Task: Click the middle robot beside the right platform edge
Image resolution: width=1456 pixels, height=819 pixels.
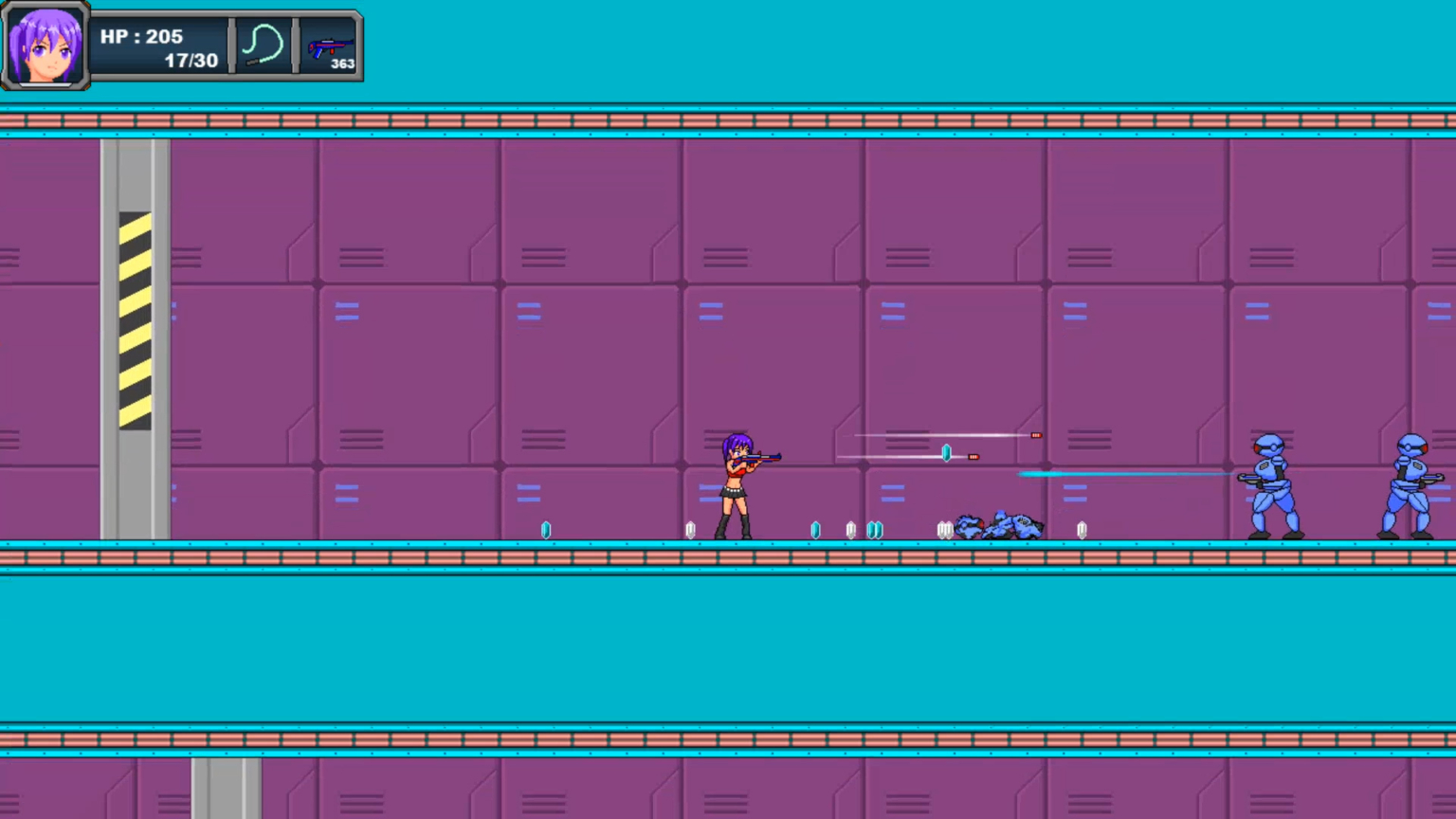Action: (x=1269, y=483)
